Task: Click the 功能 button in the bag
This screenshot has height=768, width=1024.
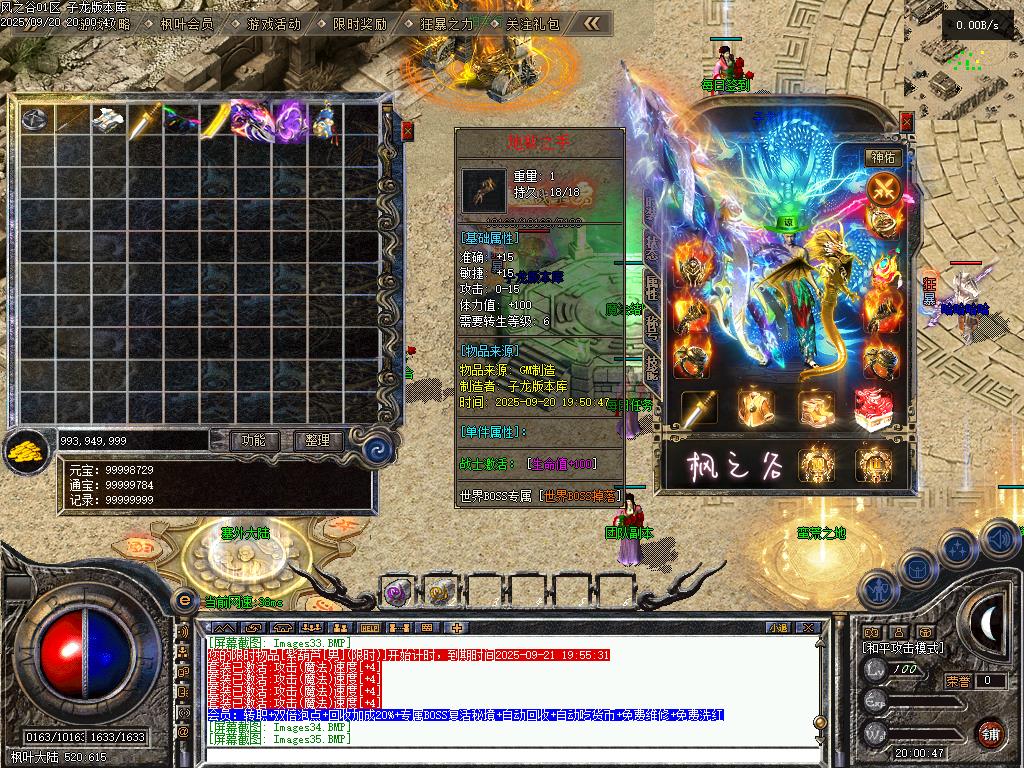Action: click(x=254, y=440)
